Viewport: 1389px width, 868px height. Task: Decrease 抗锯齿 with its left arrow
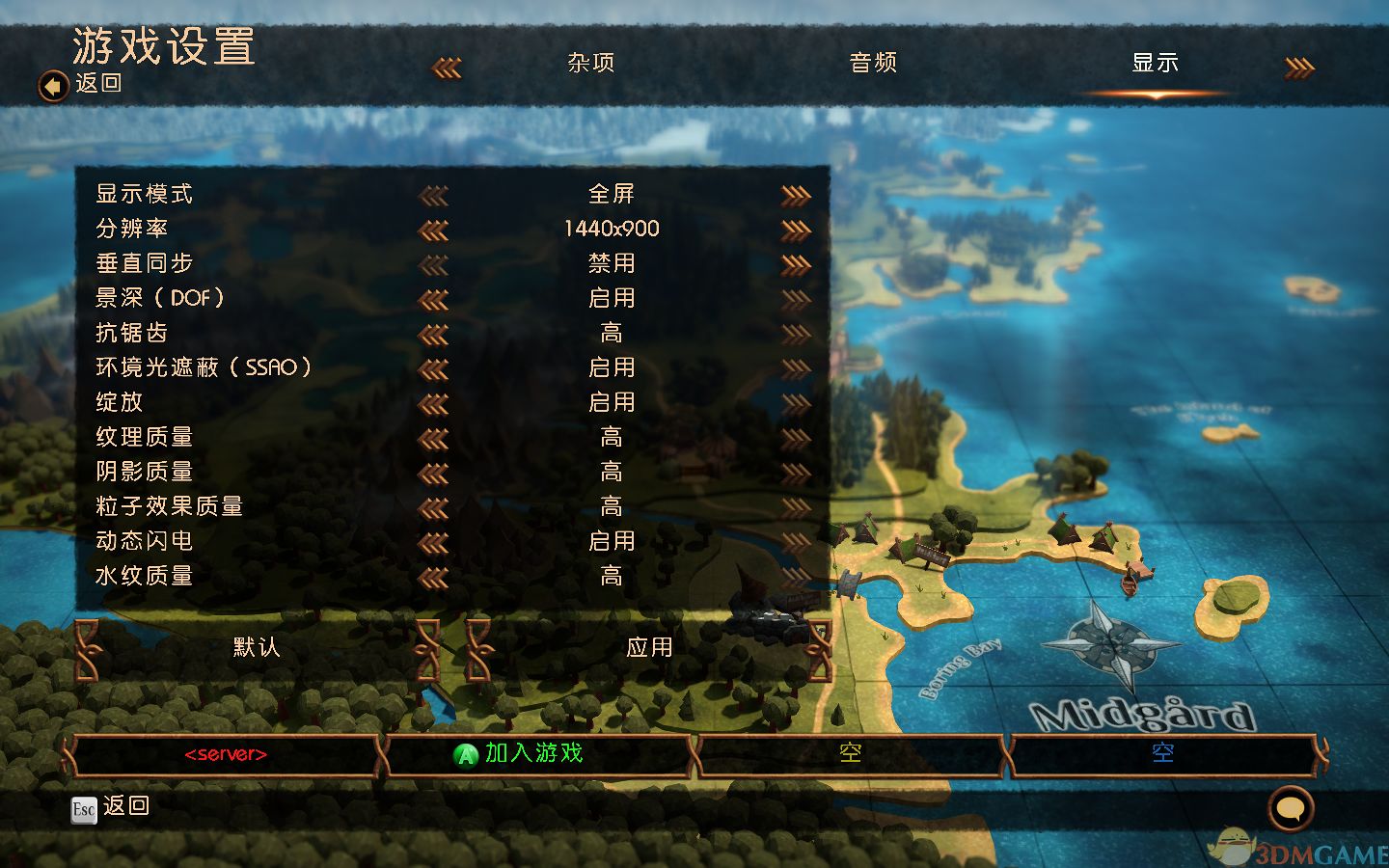pyautogui.click(x=434, y=335)
